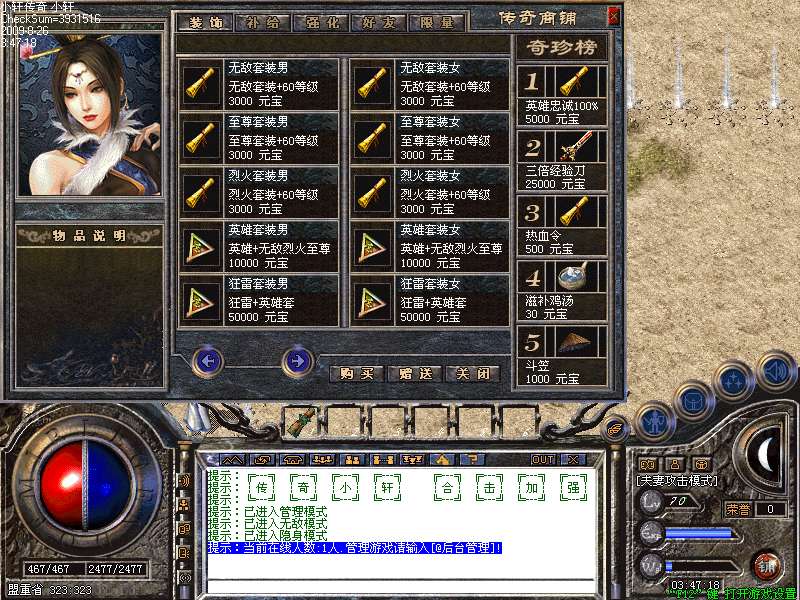Click the OUT button above the chat

point(543,459)
